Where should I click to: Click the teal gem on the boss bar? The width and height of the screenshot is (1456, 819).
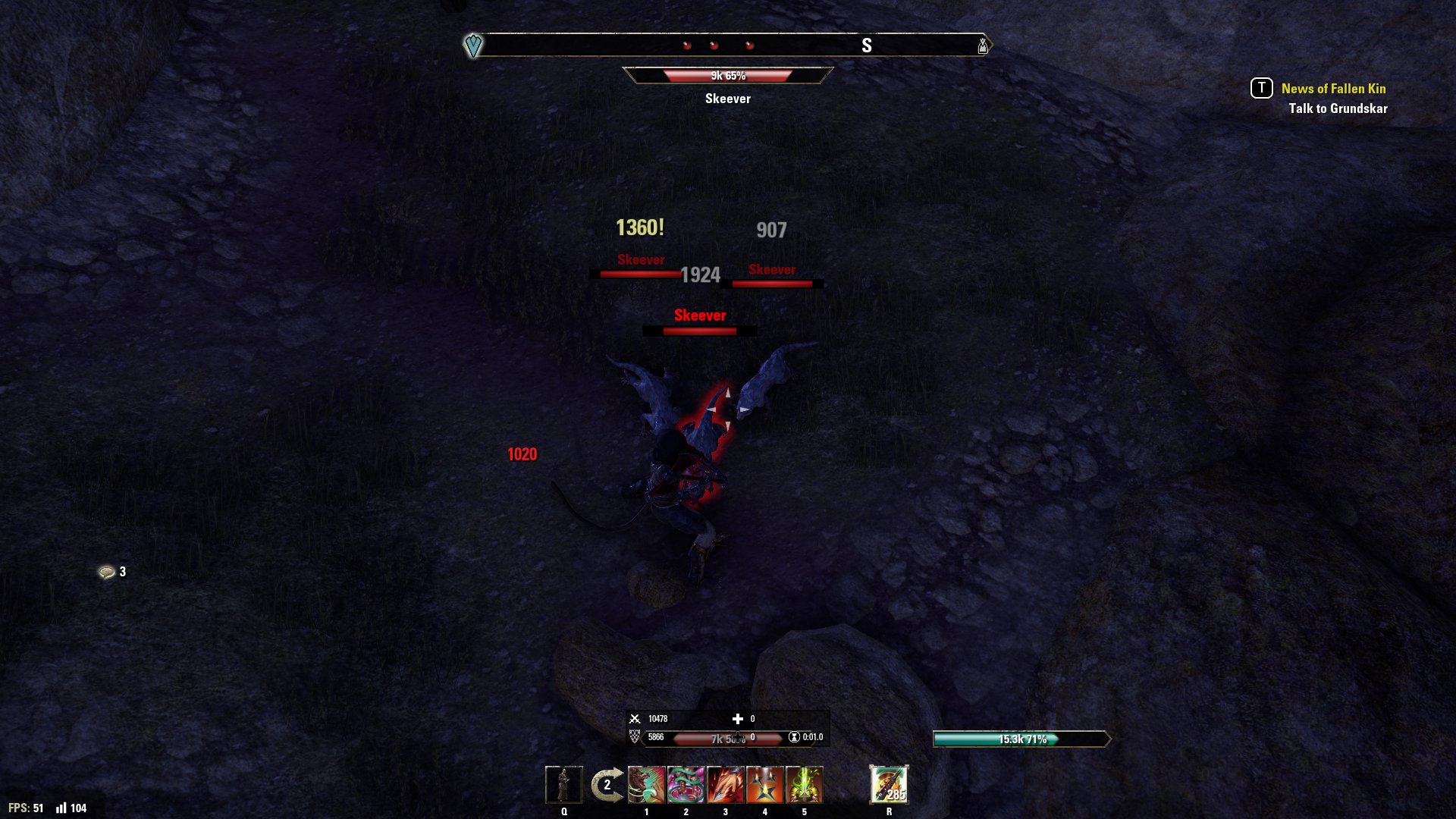tap(474, 45)
